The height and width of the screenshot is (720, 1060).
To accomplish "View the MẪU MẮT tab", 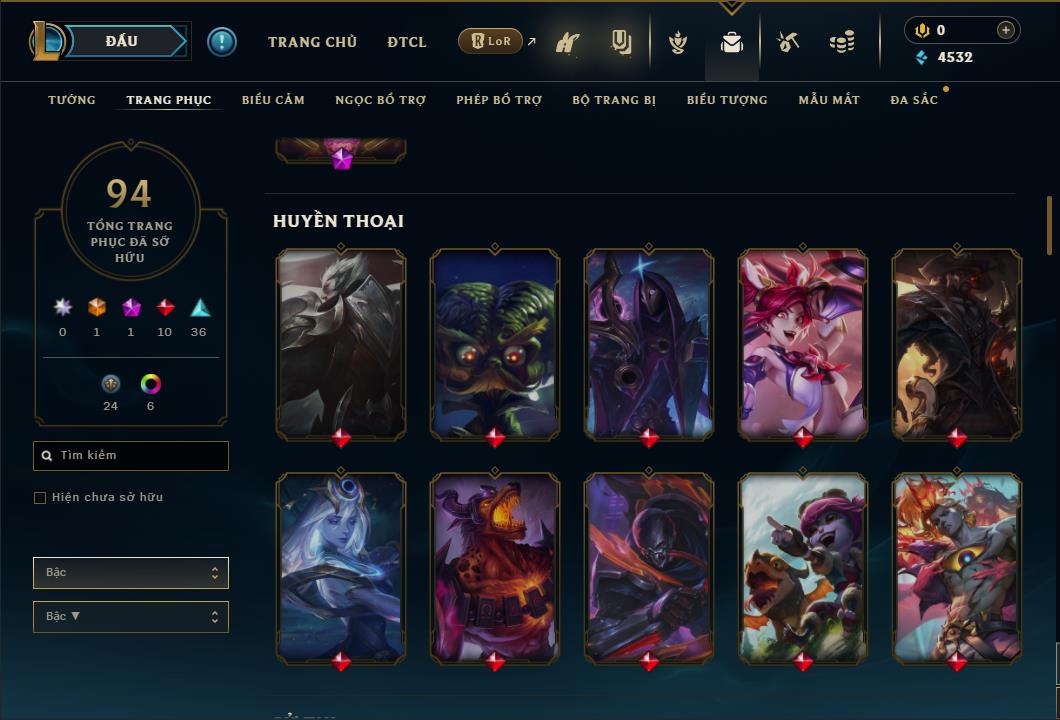I will (x=829, y=100).
